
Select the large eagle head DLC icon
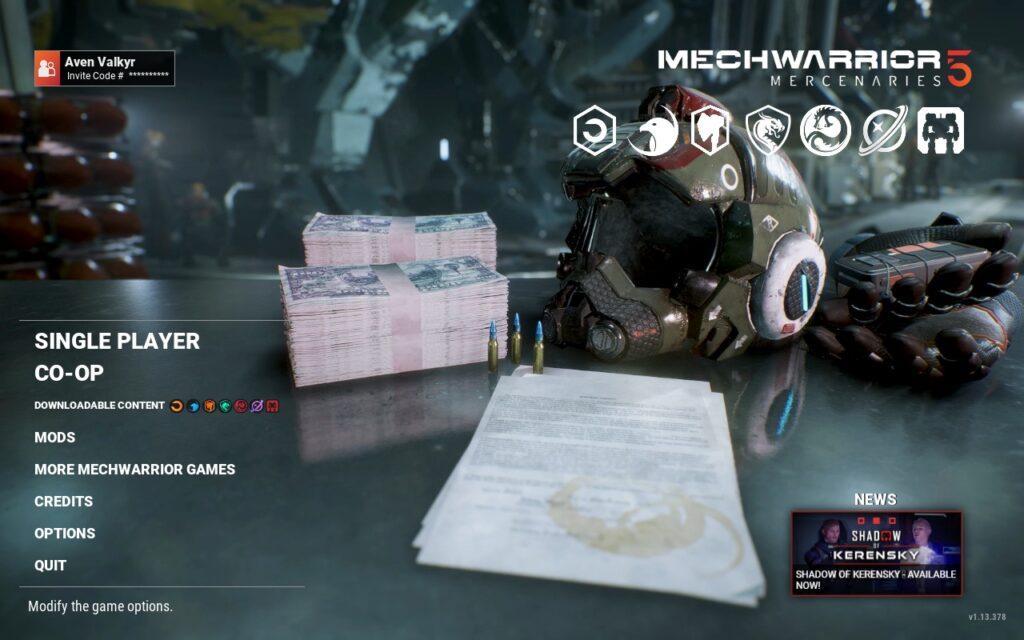click(652, 131)
